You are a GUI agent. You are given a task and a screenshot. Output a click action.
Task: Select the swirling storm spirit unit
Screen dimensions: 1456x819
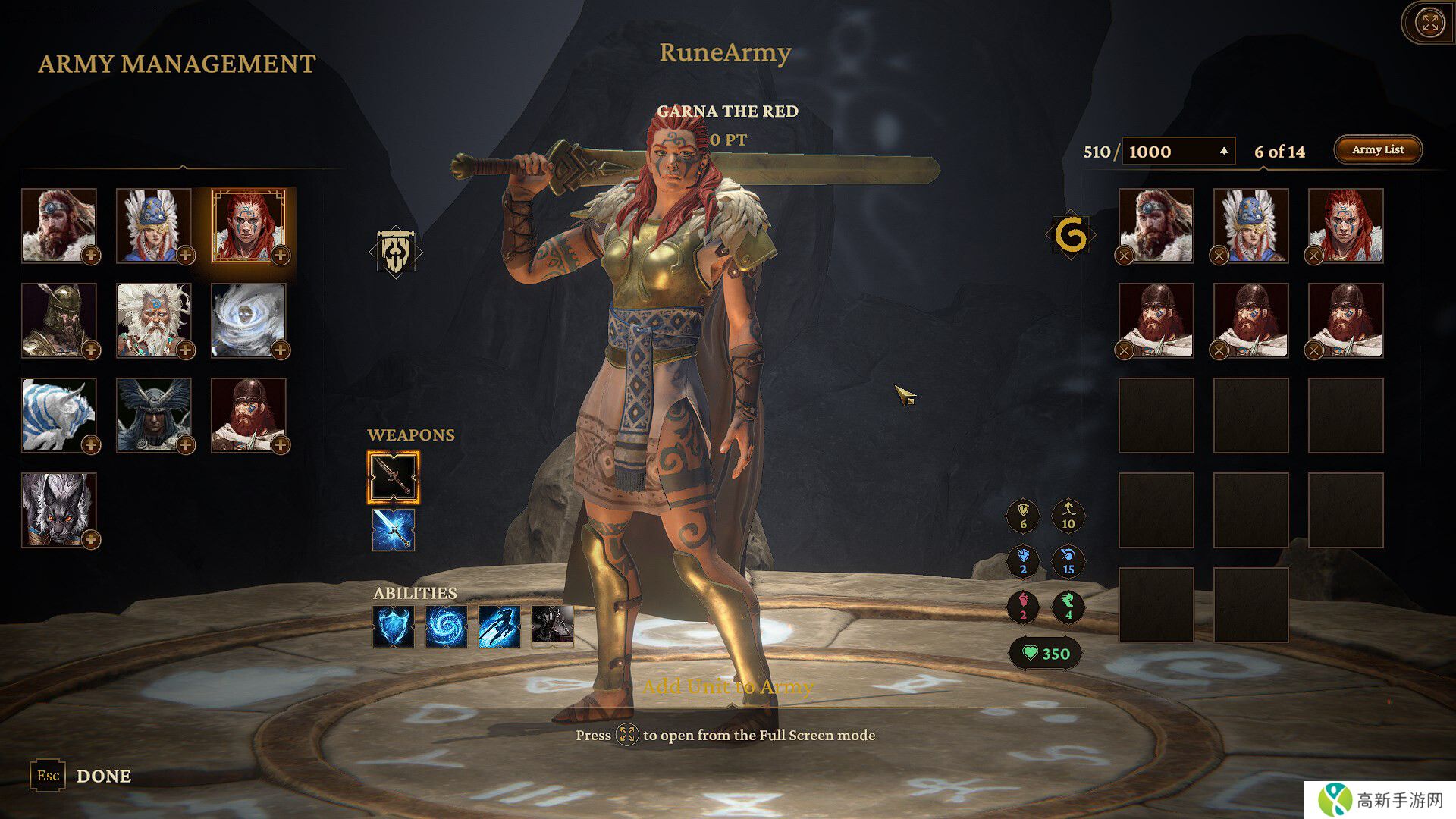click(249, 320)
